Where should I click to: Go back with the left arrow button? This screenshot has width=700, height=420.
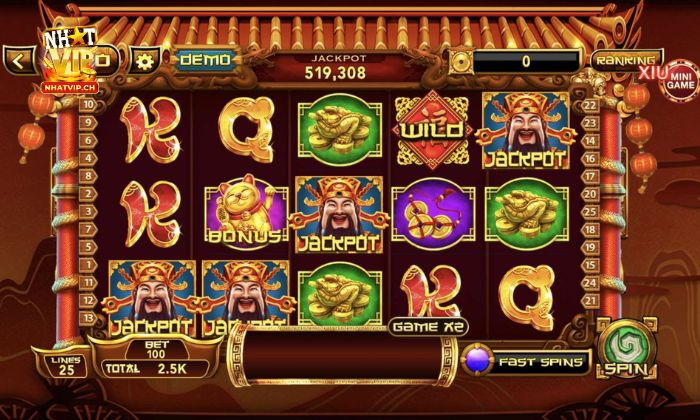point(18,60)
